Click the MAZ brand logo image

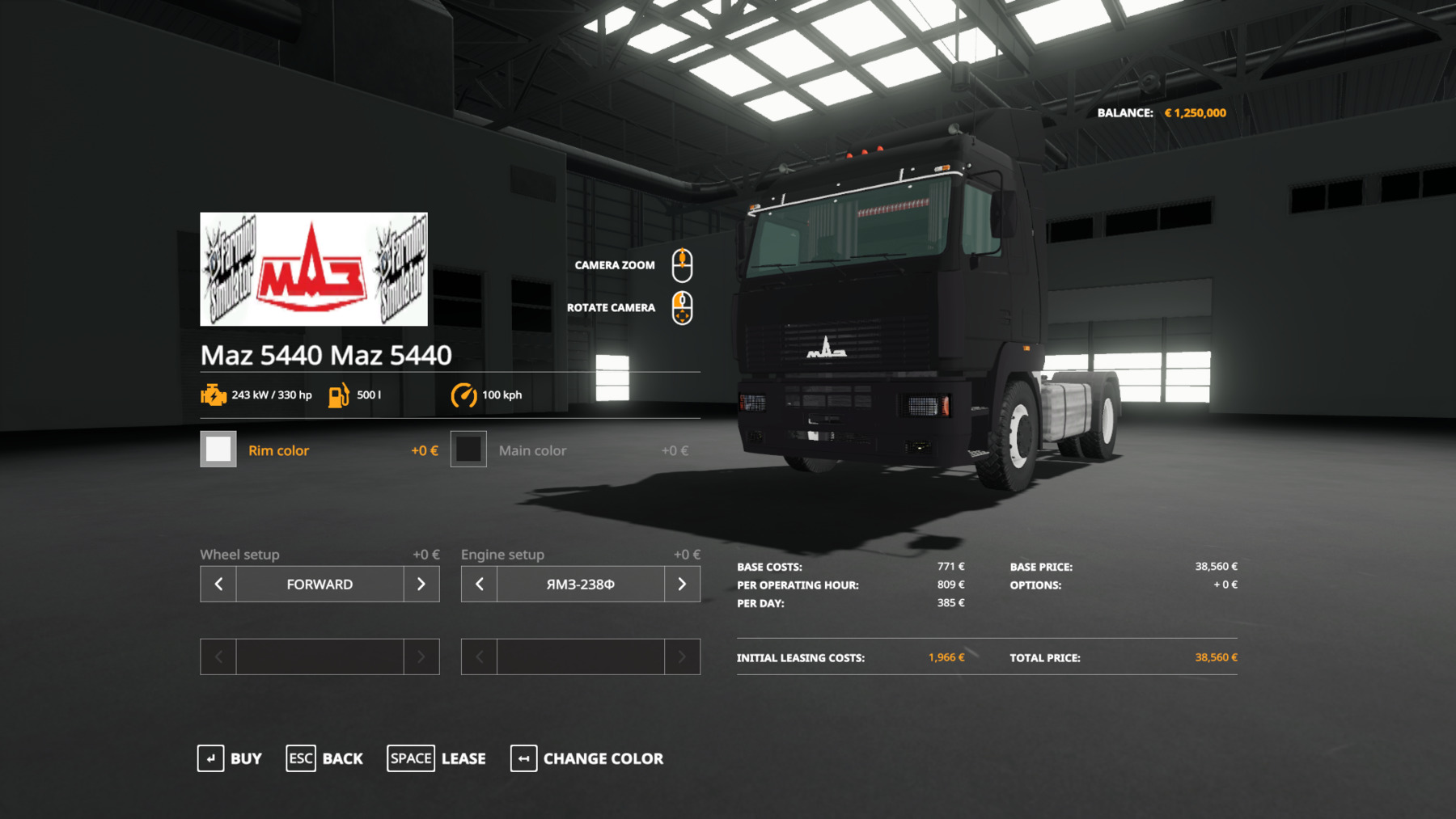tap(314, 269)
